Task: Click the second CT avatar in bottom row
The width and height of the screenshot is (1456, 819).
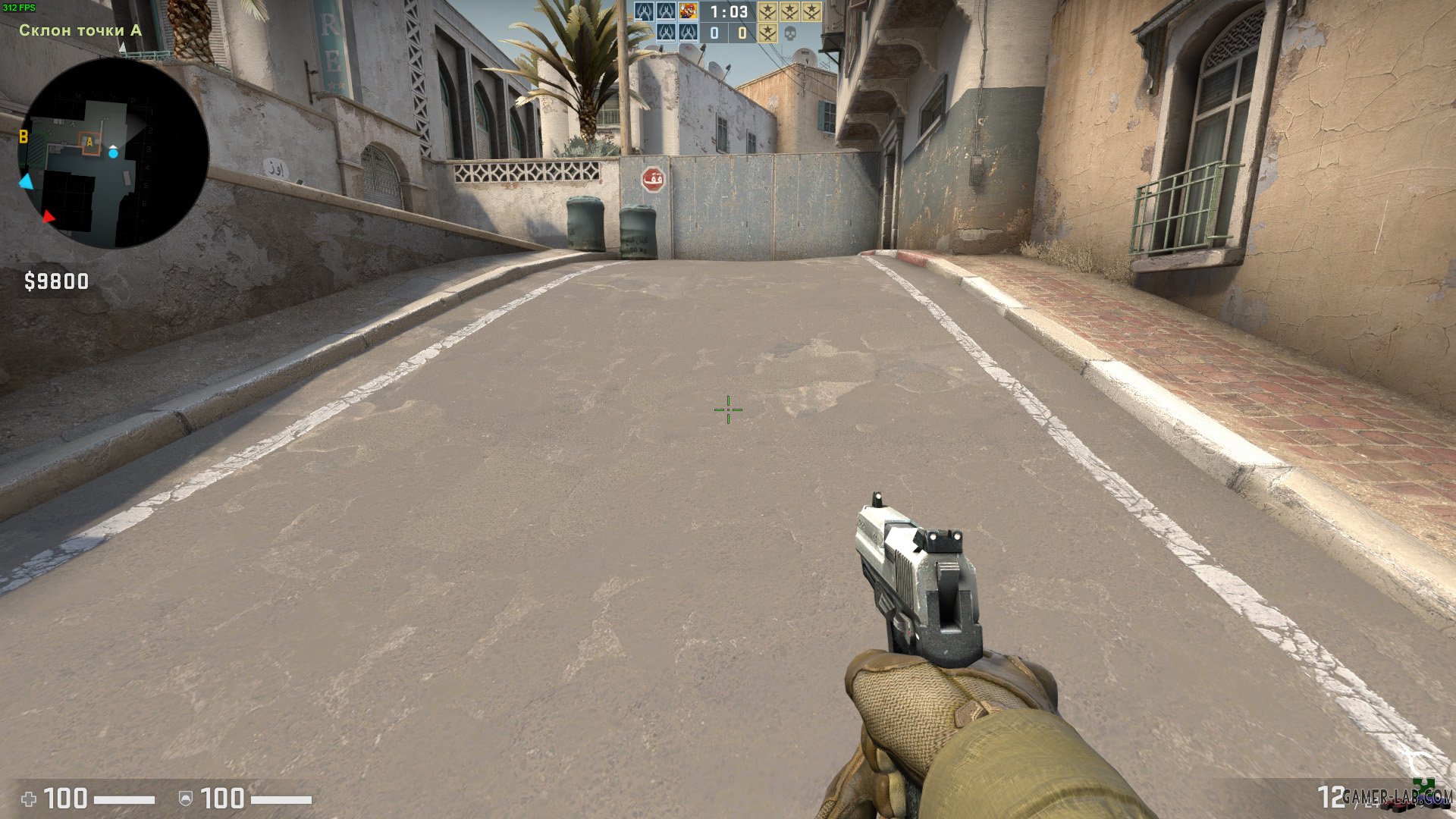Action: [687, 33]
